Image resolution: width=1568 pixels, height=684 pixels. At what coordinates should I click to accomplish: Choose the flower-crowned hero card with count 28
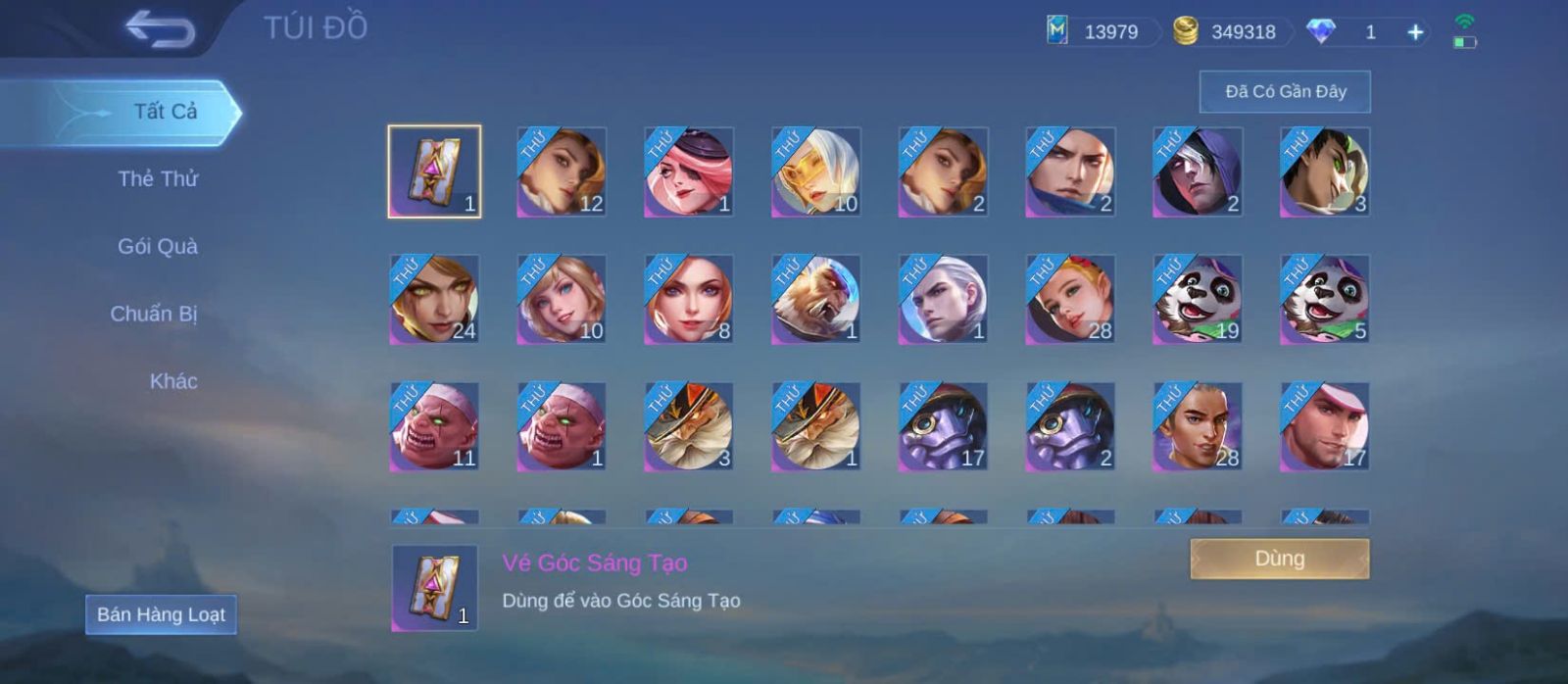point(1069,299)
